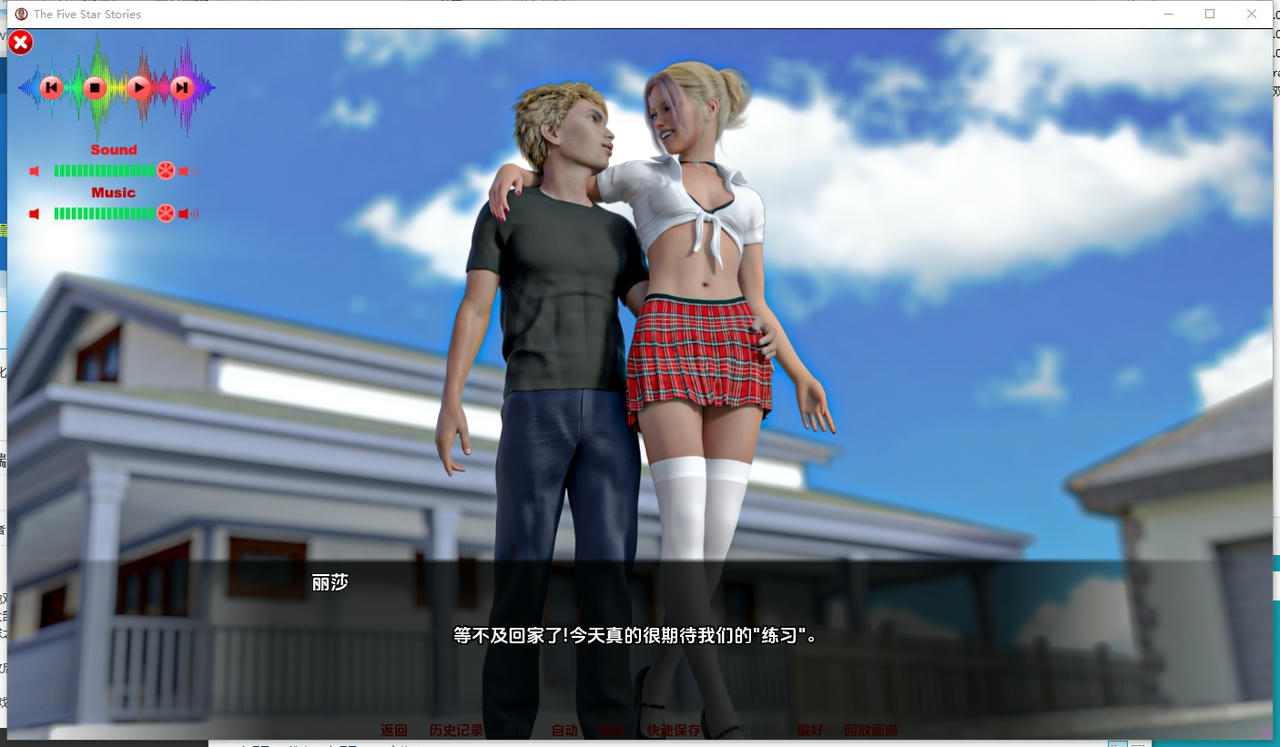This screenshot has width=1280, height=747.
Task: Click the red burst icon beside the Sound bar
Action: point(166,170)
